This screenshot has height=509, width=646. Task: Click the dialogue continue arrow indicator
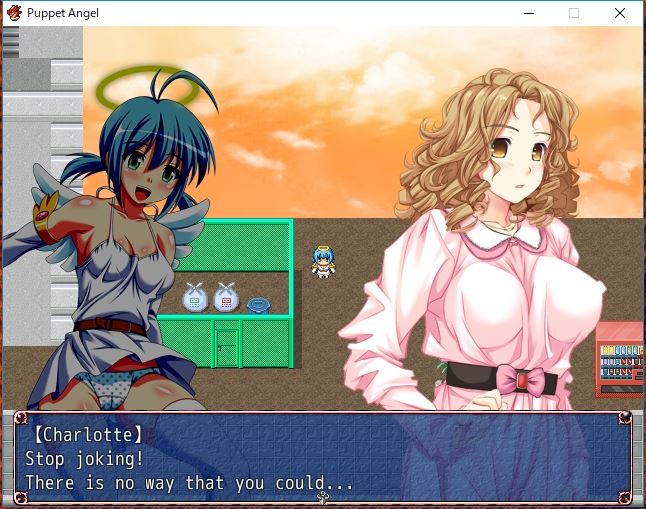point(322,497)
